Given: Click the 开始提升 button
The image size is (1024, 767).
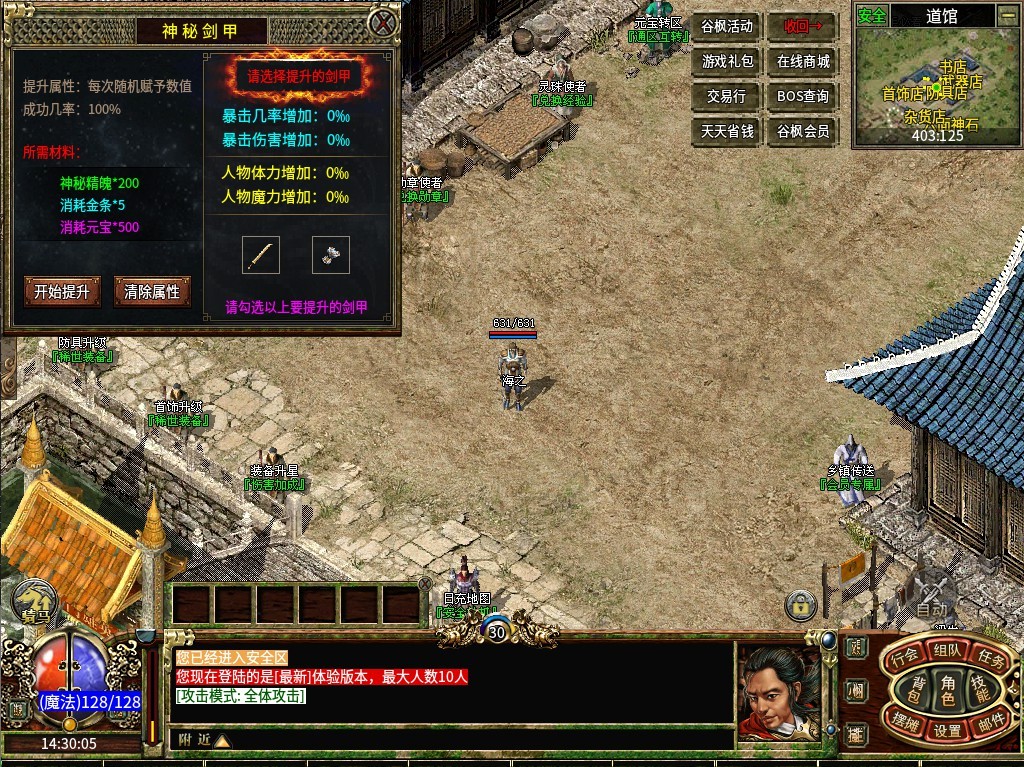Looking at the screenshot, I should [62, 291].
